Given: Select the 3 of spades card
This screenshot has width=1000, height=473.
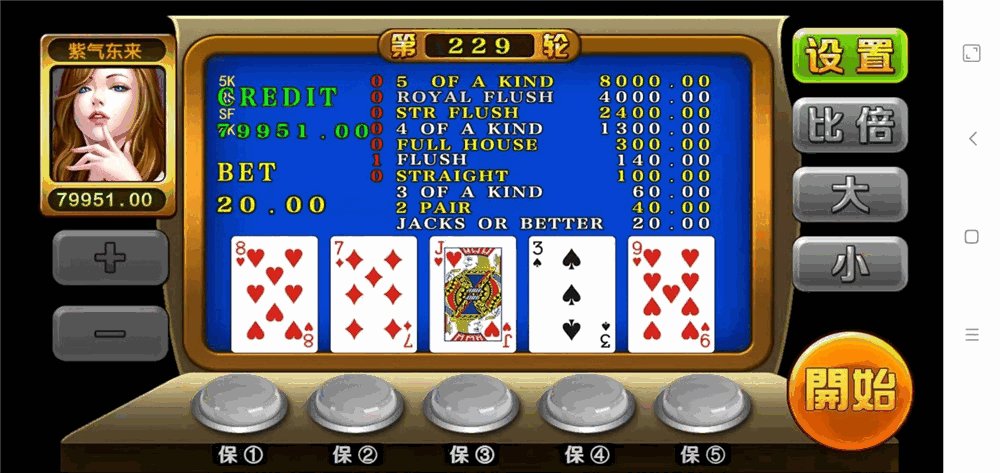Looking at the screenshot, I should 572,294.
